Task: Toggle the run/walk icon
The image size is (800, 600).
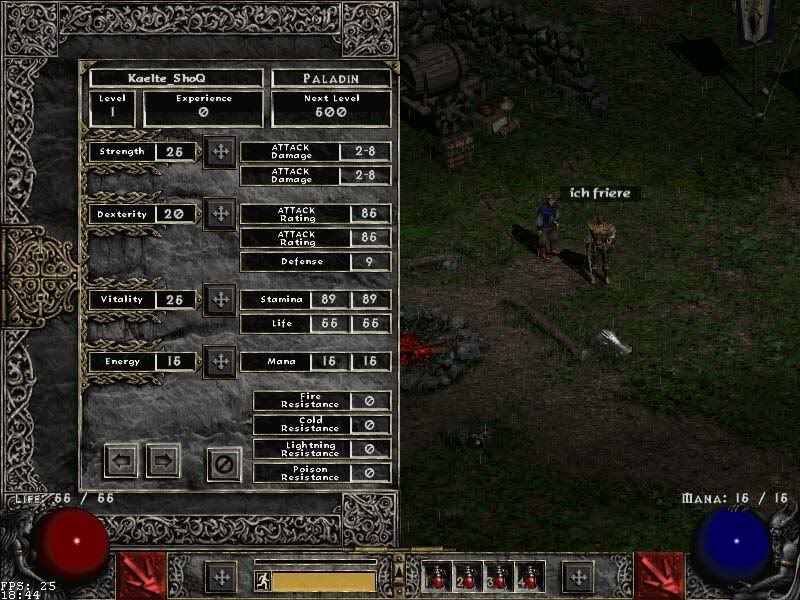Action: 262,580
